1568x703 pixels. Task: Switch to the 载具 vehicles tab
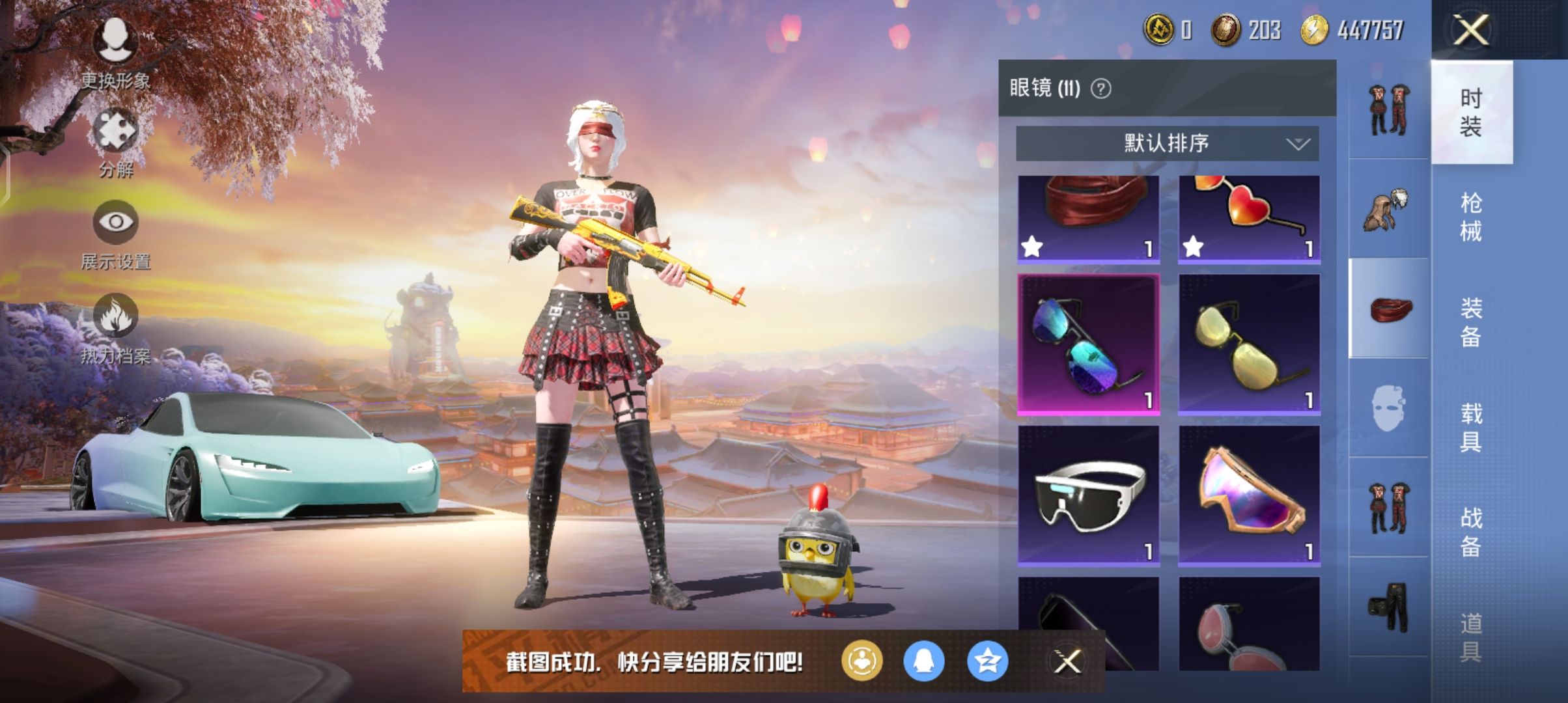(1471, 428)
